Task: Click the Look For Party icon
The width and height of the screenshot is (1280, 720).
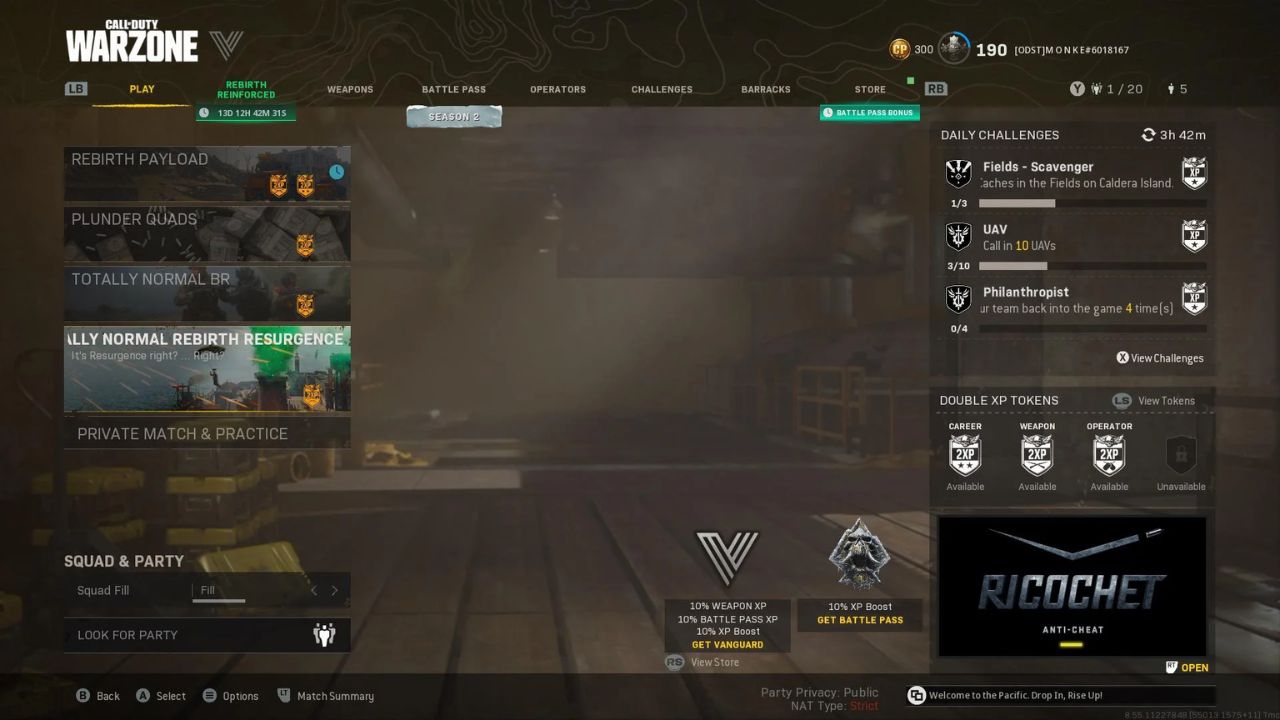Action: coord(324,634)
